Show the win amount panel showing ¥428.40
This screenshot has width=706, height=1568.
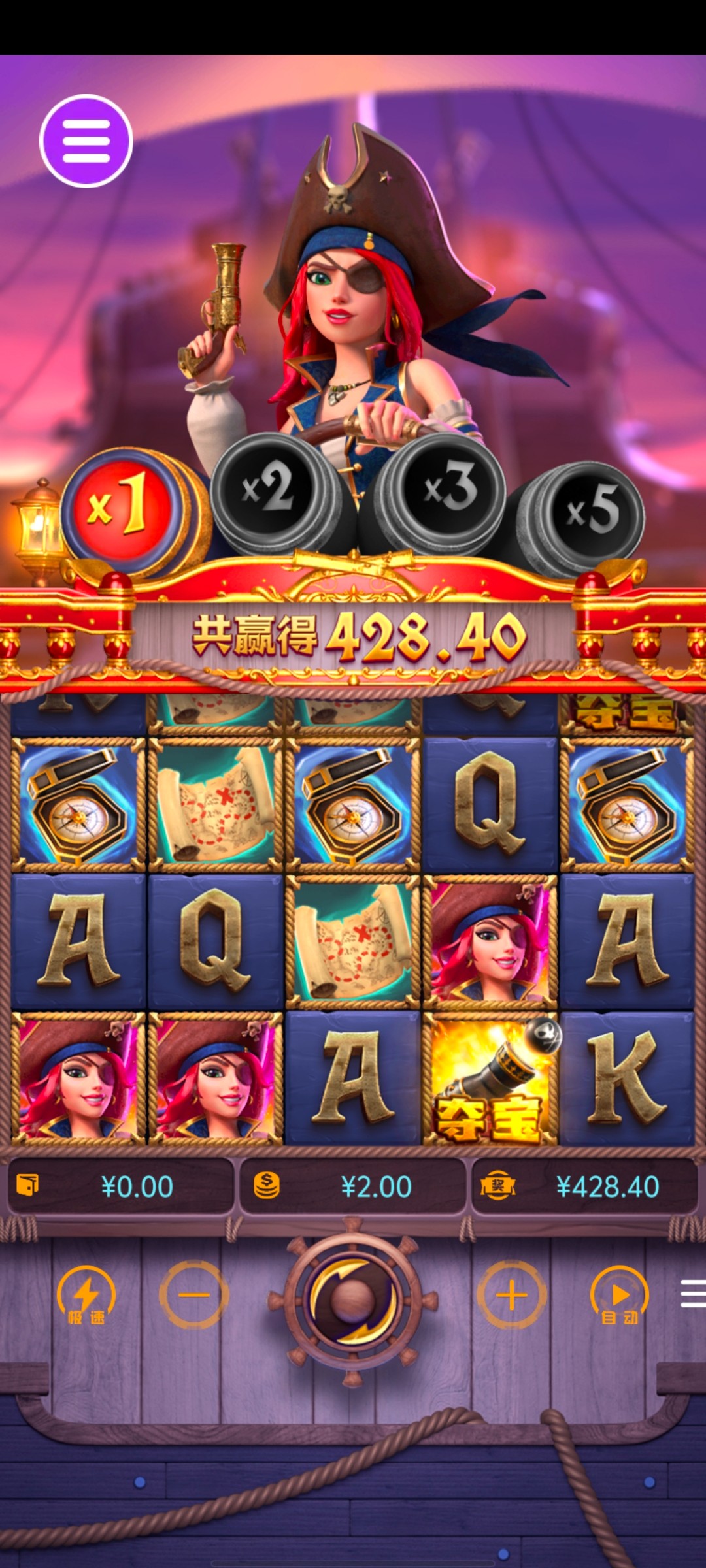(x=584, y=1186)
